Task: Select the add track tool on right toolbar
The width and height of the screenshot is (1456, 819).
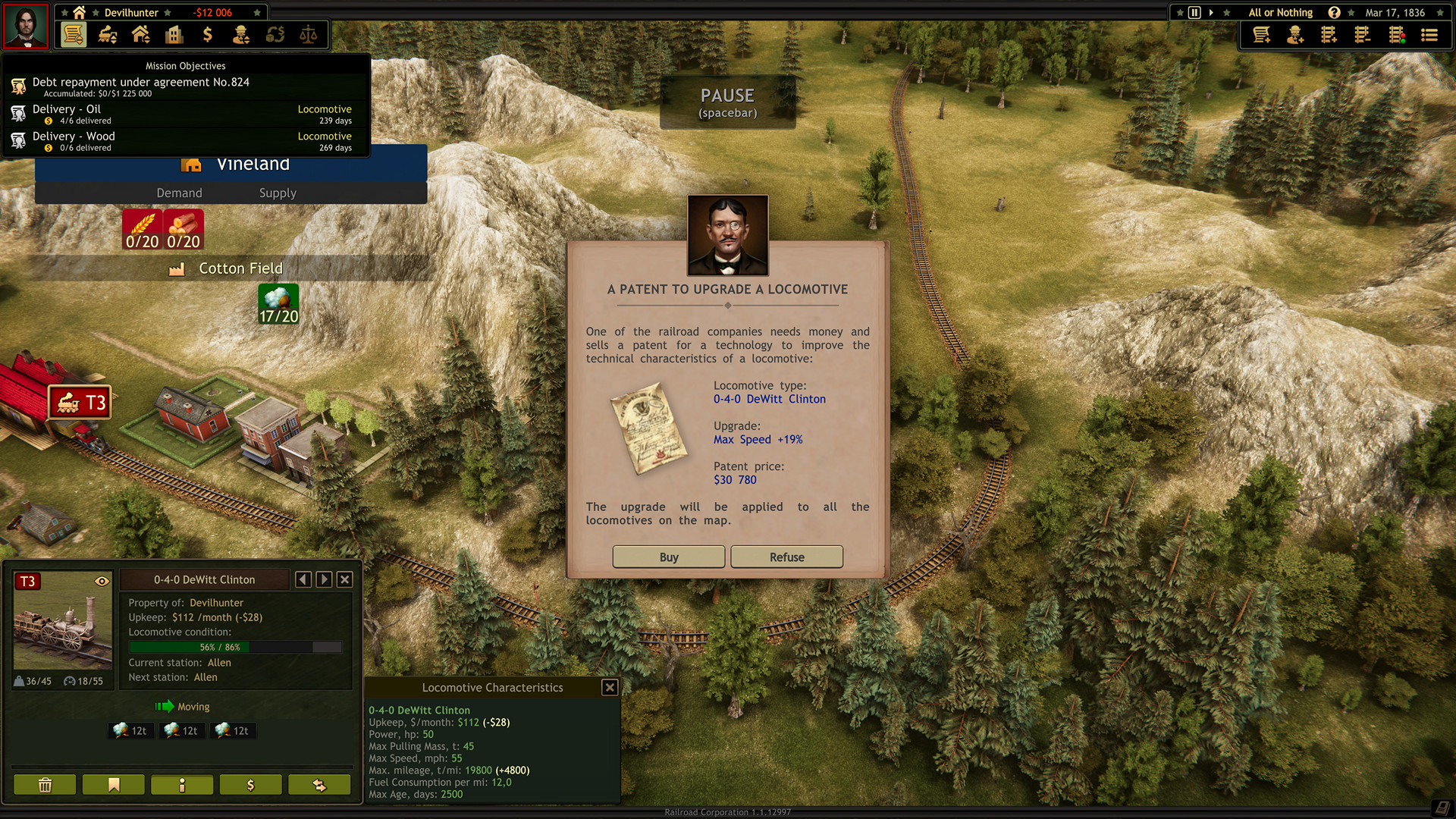Action: tap(1328, 34)
